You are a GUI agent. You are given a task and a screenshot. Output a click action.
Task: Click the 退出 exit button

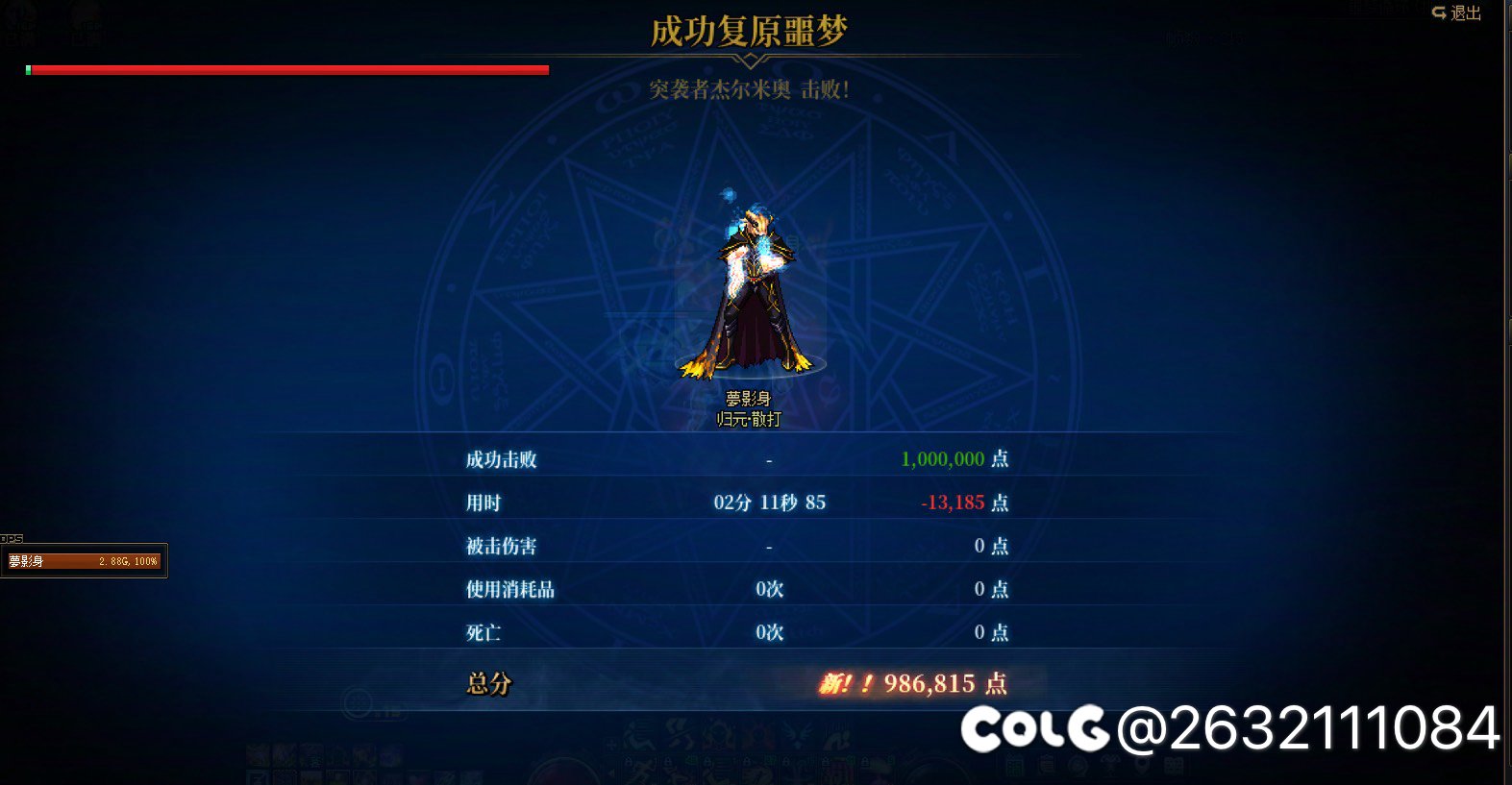coord(1456,13)
